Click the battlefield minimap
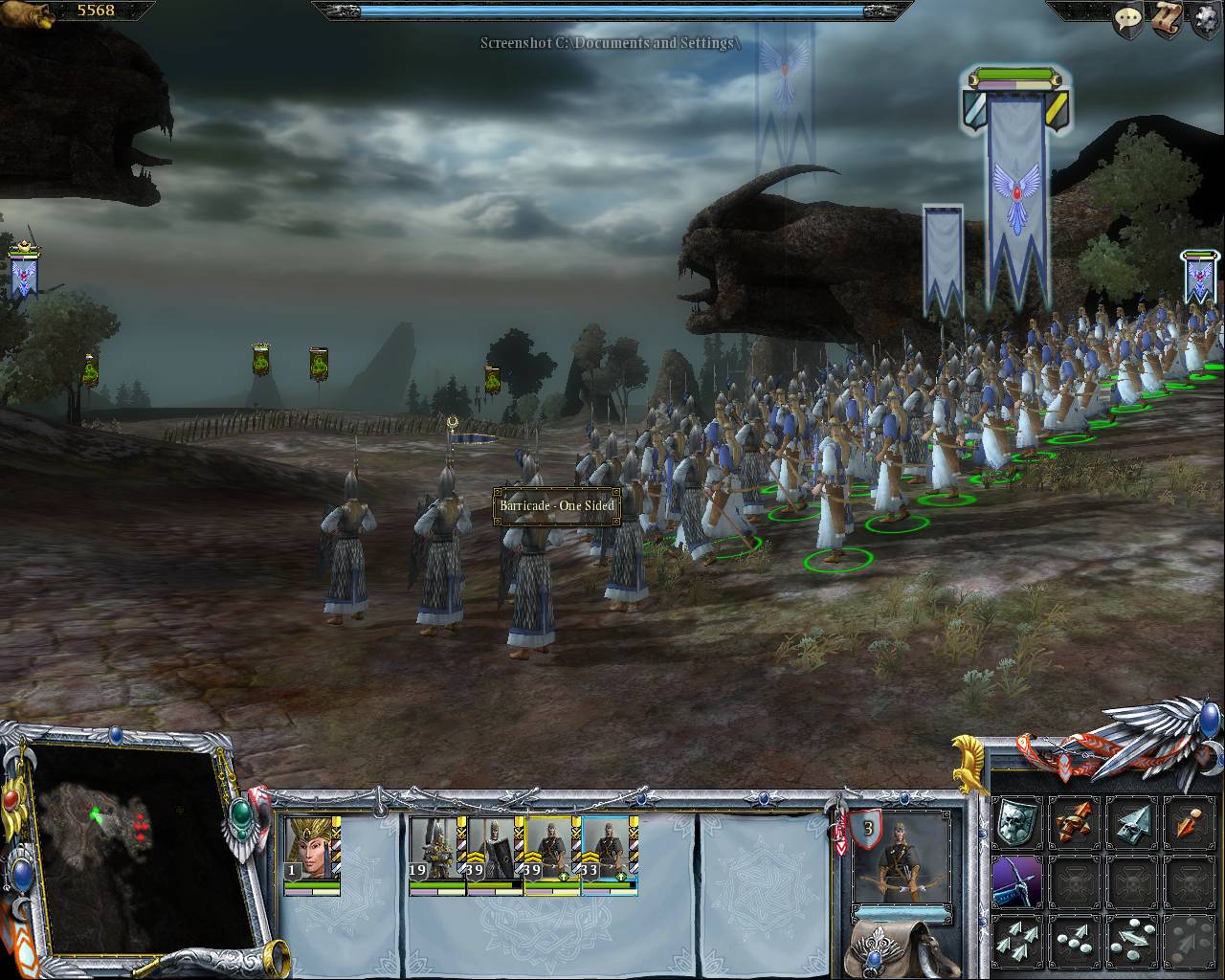The image size is (1225, 980). coord(124,847)
